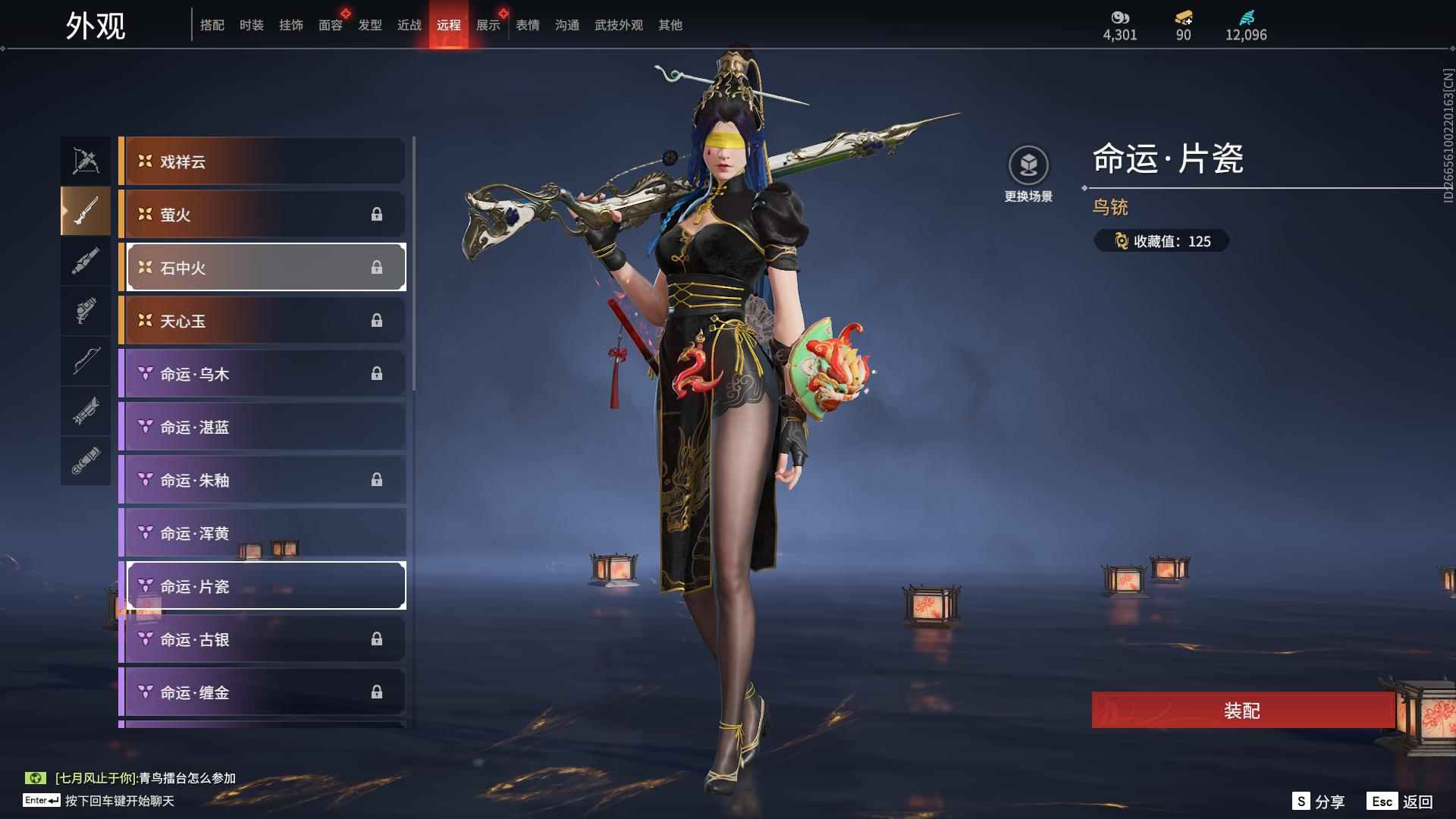Click the 分享 share button
Image resolution: width=1456 pixels, height=819 pixels.
point(1319,802)
